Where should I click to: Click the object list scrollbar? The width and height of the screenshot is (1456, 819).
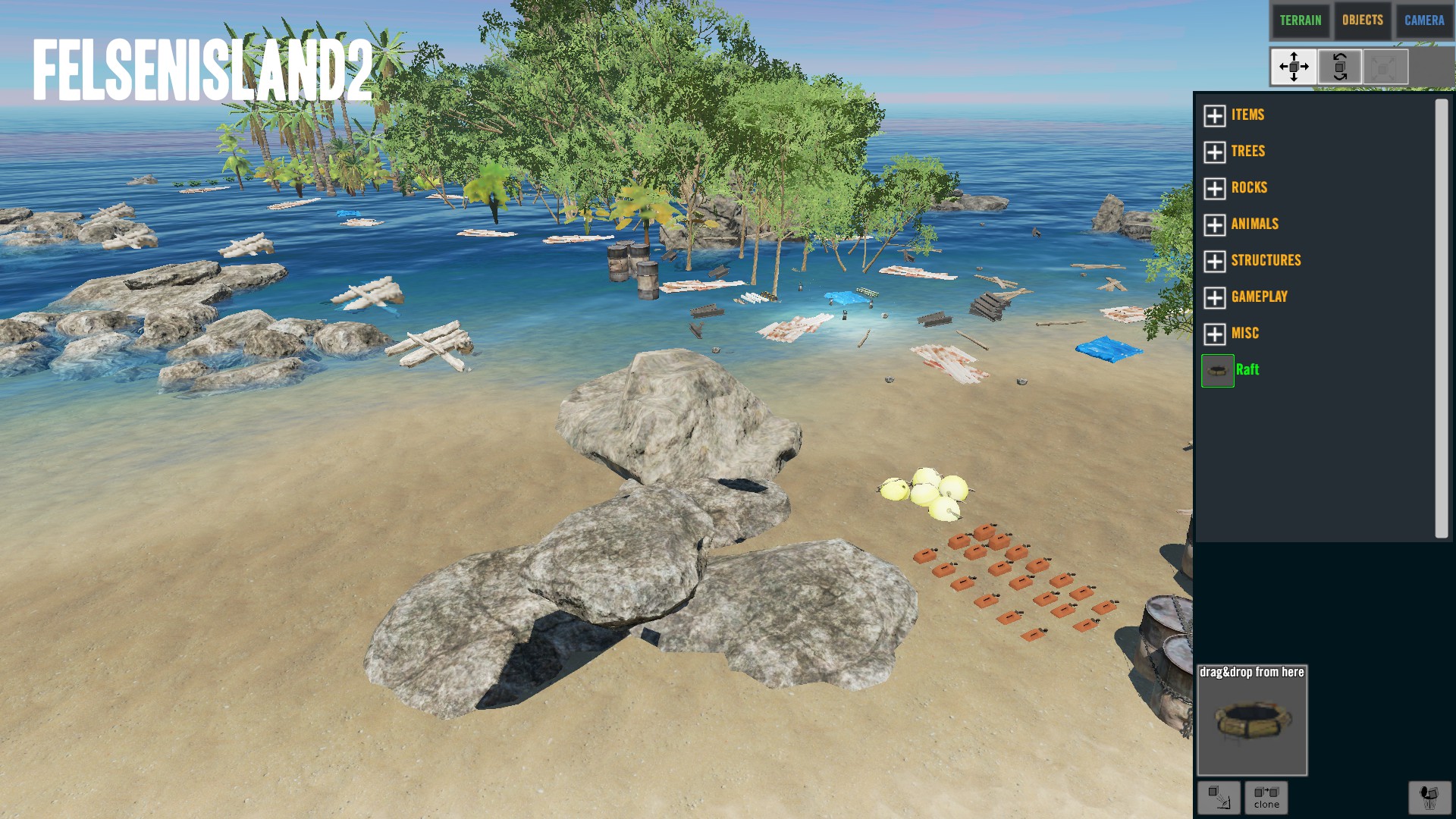[x=1441, y=318]
